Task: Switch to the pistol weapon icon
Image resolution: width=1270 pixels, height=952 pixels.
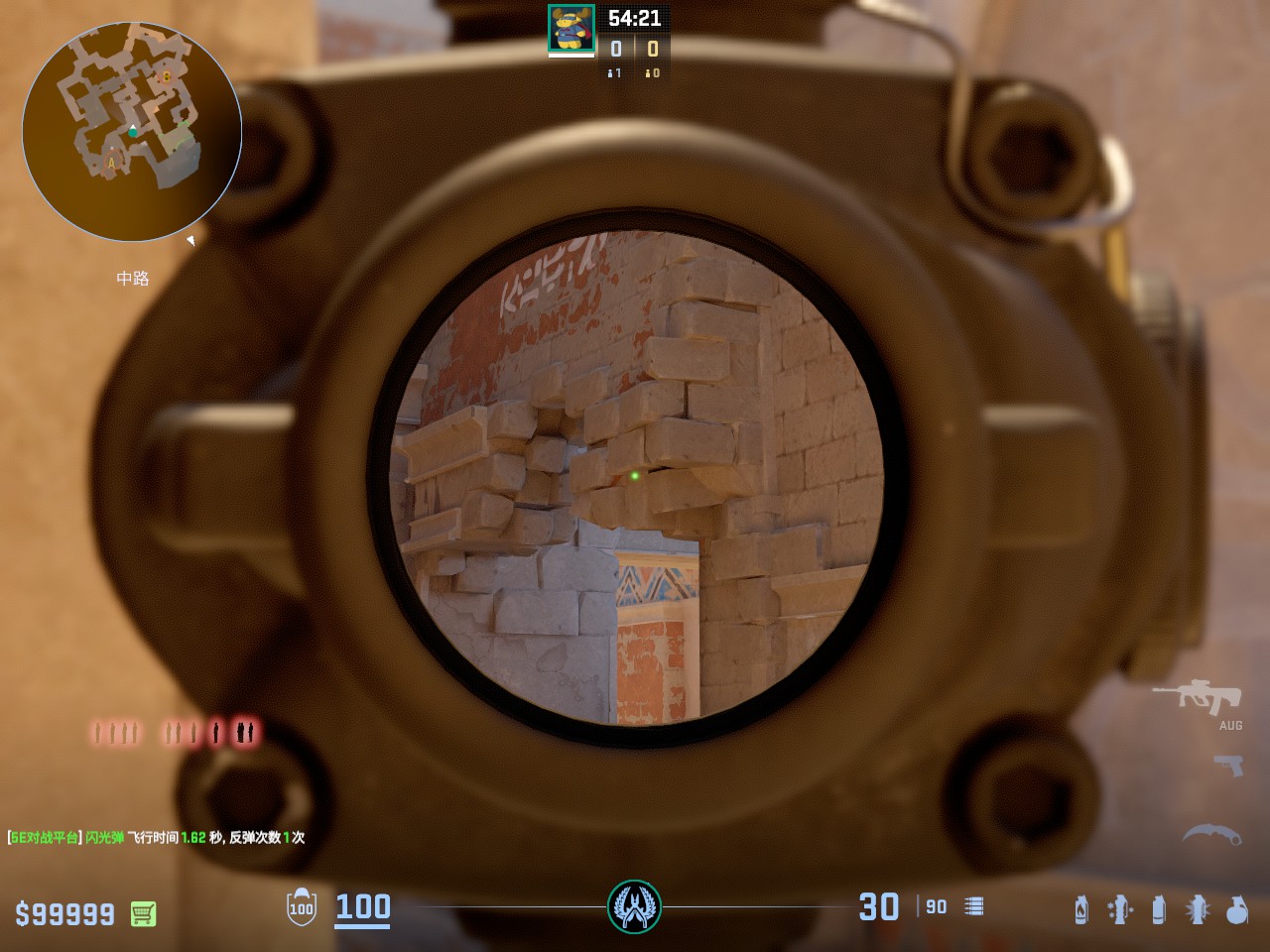Action: 1228,766
